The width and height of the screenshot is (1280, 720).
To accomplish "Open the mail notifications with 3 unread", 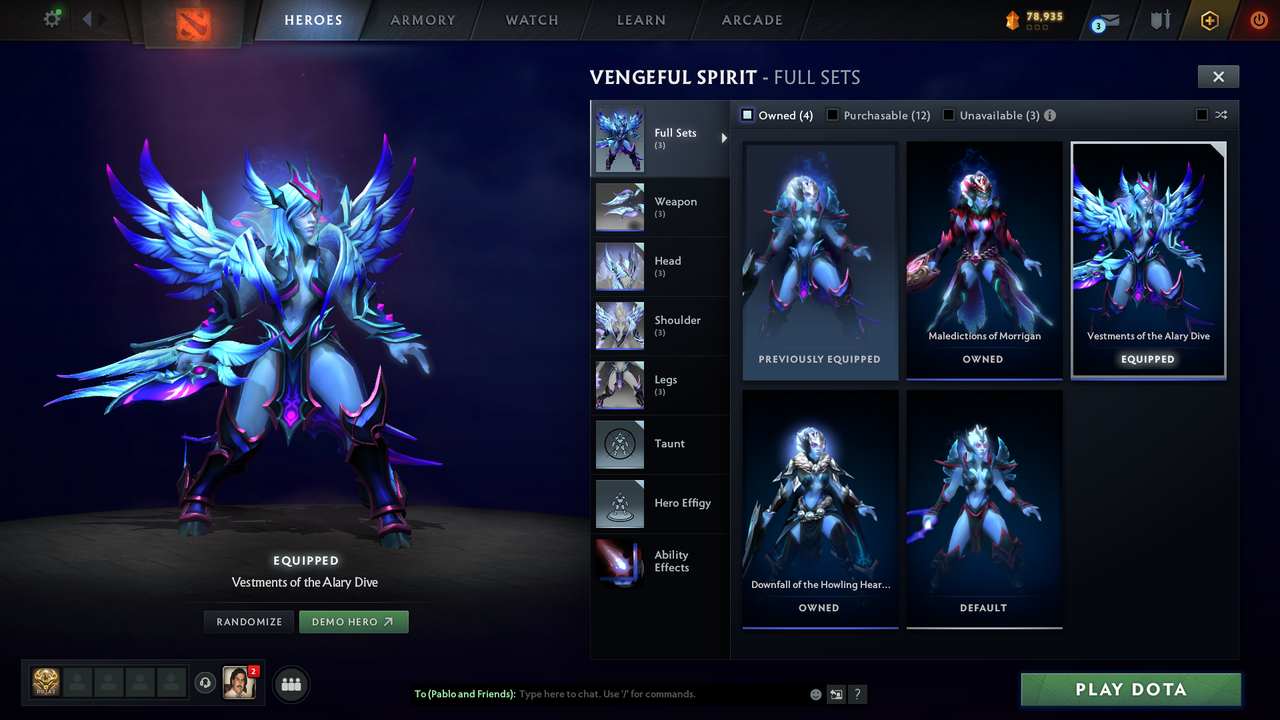I will coord(1104,20).
